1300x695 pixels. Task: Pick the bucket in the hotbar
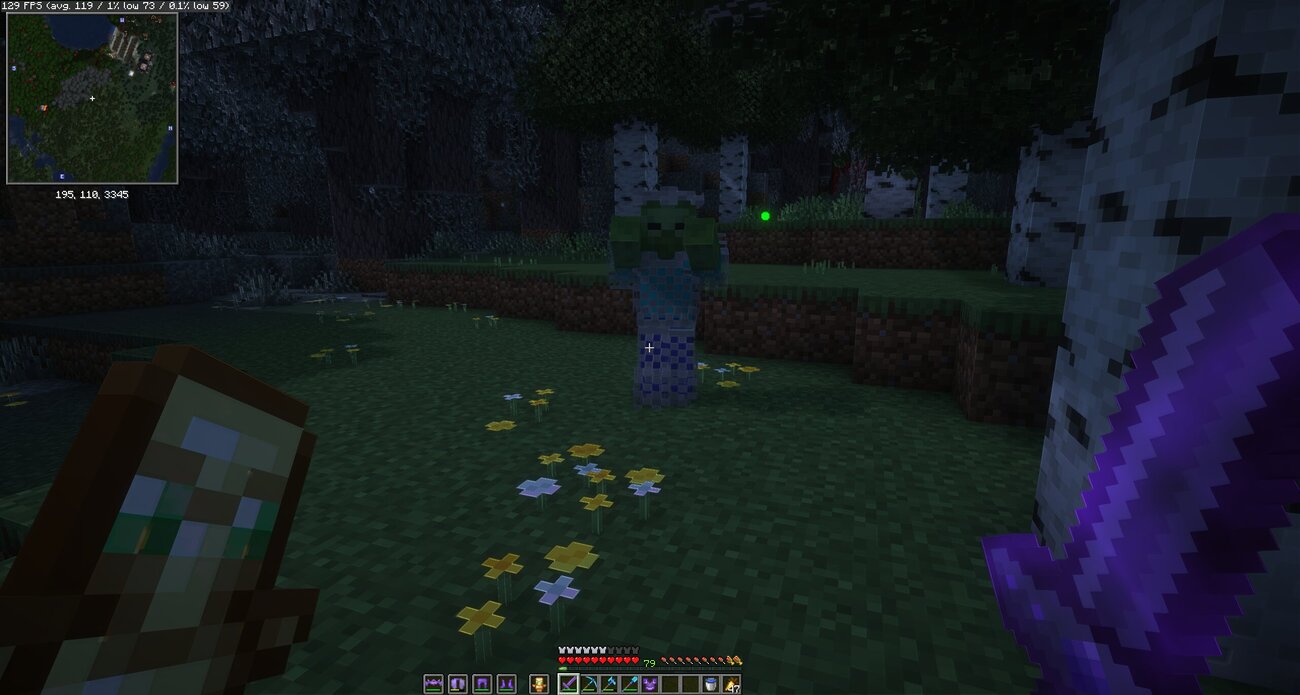tap(710, 684)
